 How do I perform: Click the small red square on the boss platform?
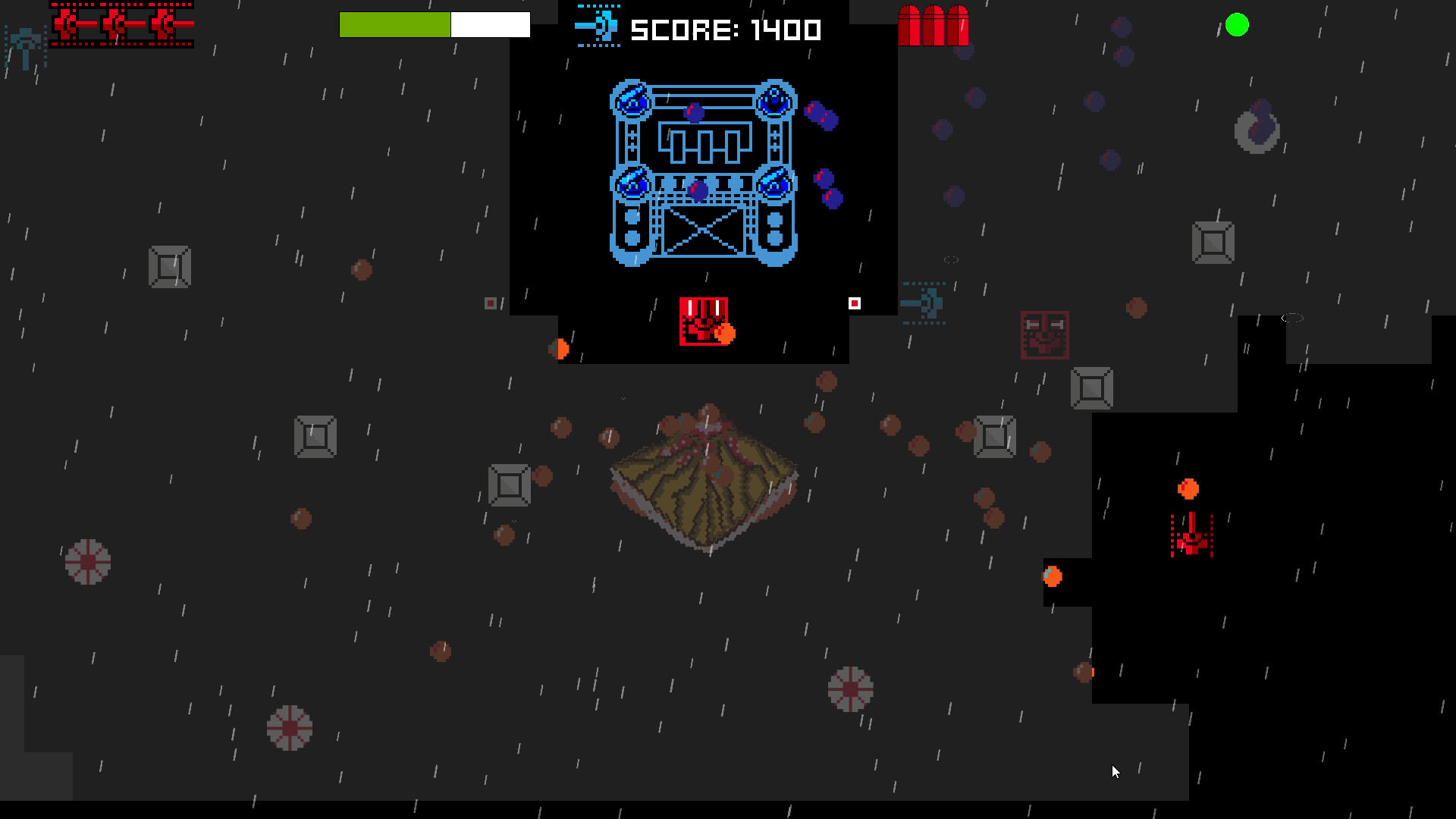(x=854, y=302)
